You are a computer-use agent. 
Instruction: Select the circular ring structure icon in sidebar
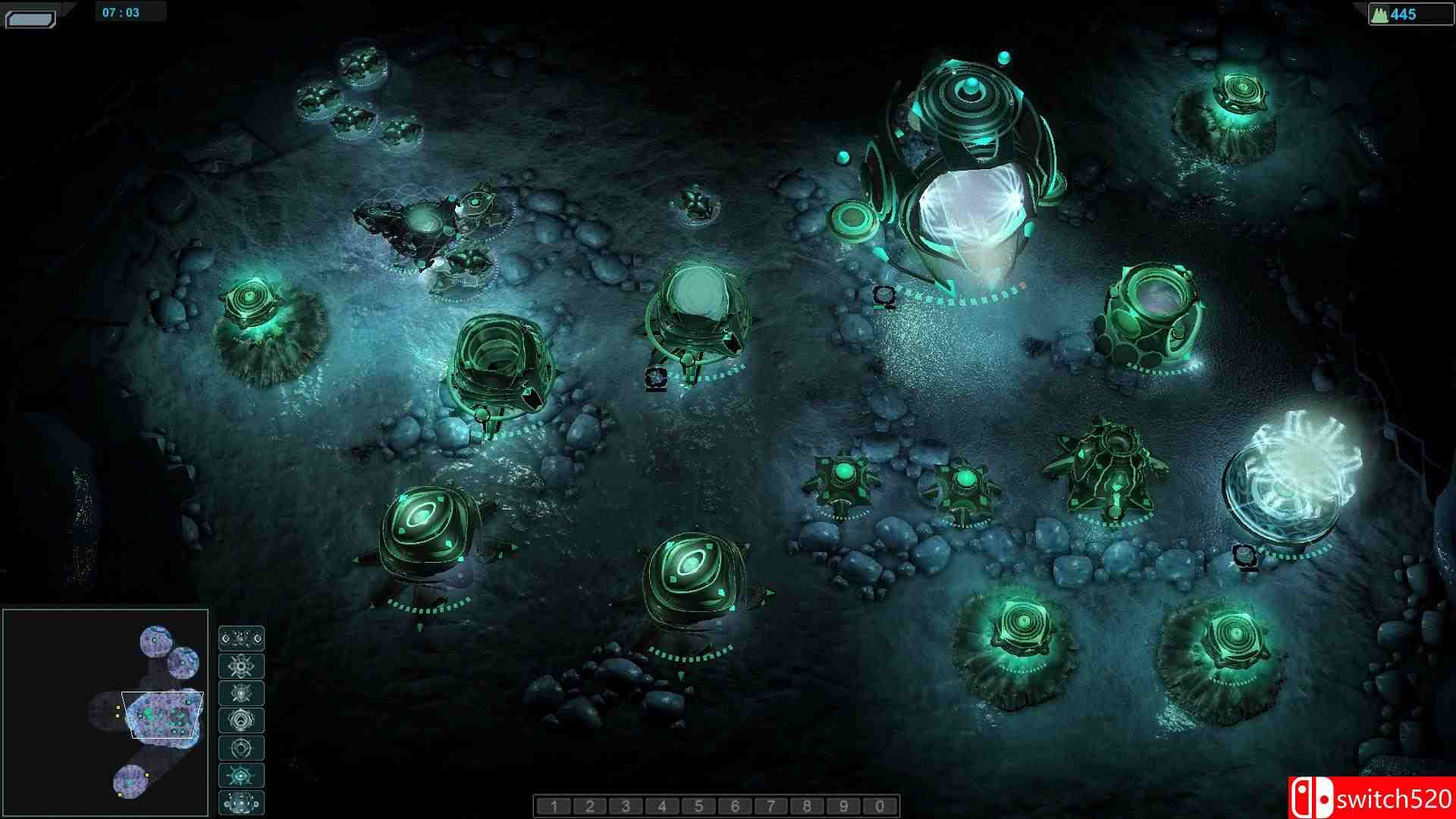click(241, 748)
